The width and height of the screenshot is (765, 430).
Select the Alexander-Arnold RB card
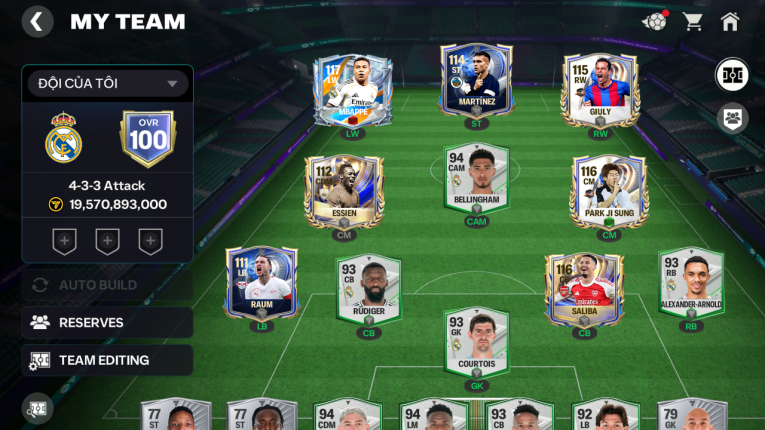[x=690, y=284]
